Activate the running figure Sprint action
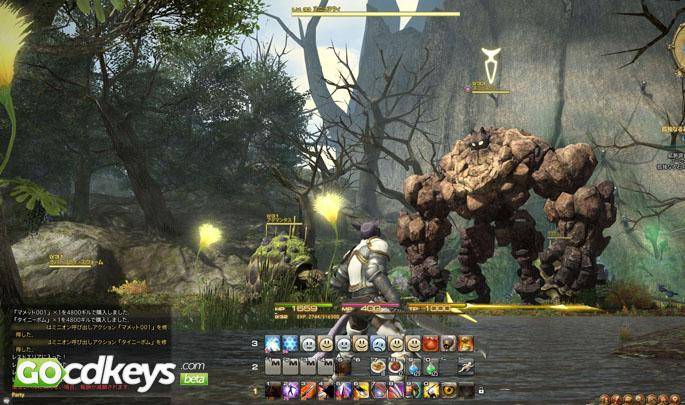The width and height of the screenshot is (685, 405). pyautogui.click(x=466, y=367)
